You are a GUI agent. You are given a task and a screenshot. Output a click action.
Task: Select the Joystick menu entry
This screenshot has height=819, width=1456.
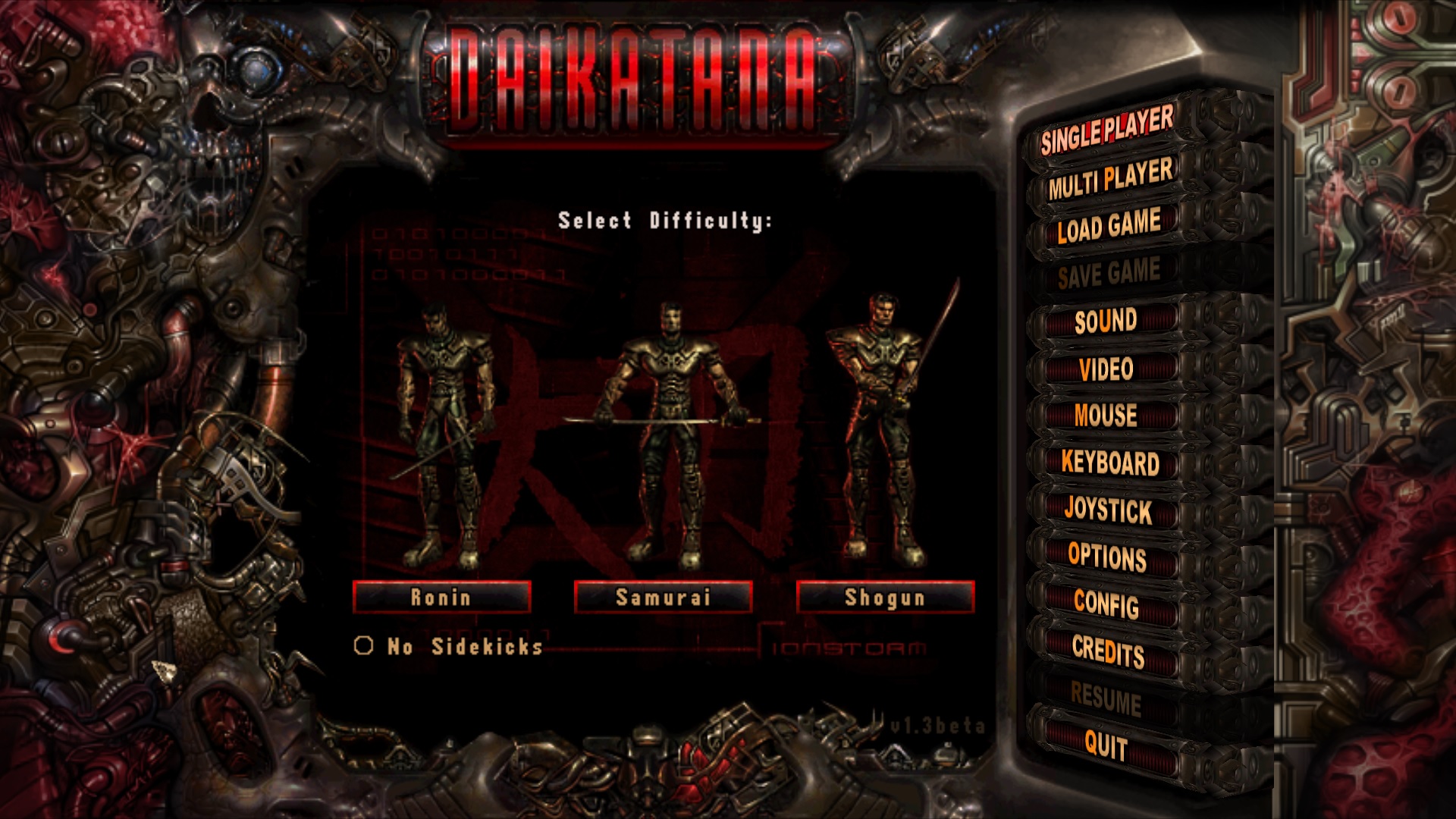click(1108, 510)
